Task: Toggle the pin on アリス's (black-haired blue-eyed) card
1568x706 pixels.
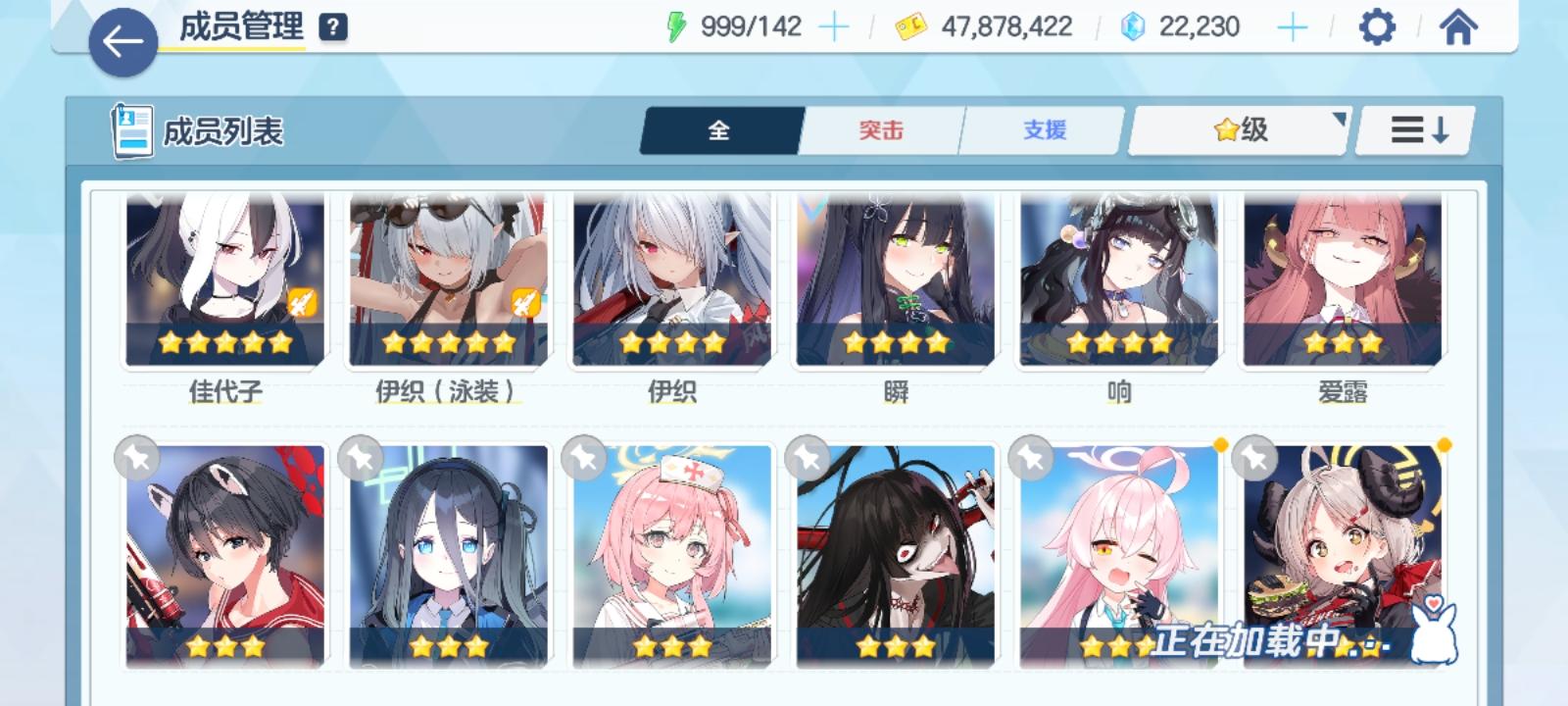Action: pos(363,457)
